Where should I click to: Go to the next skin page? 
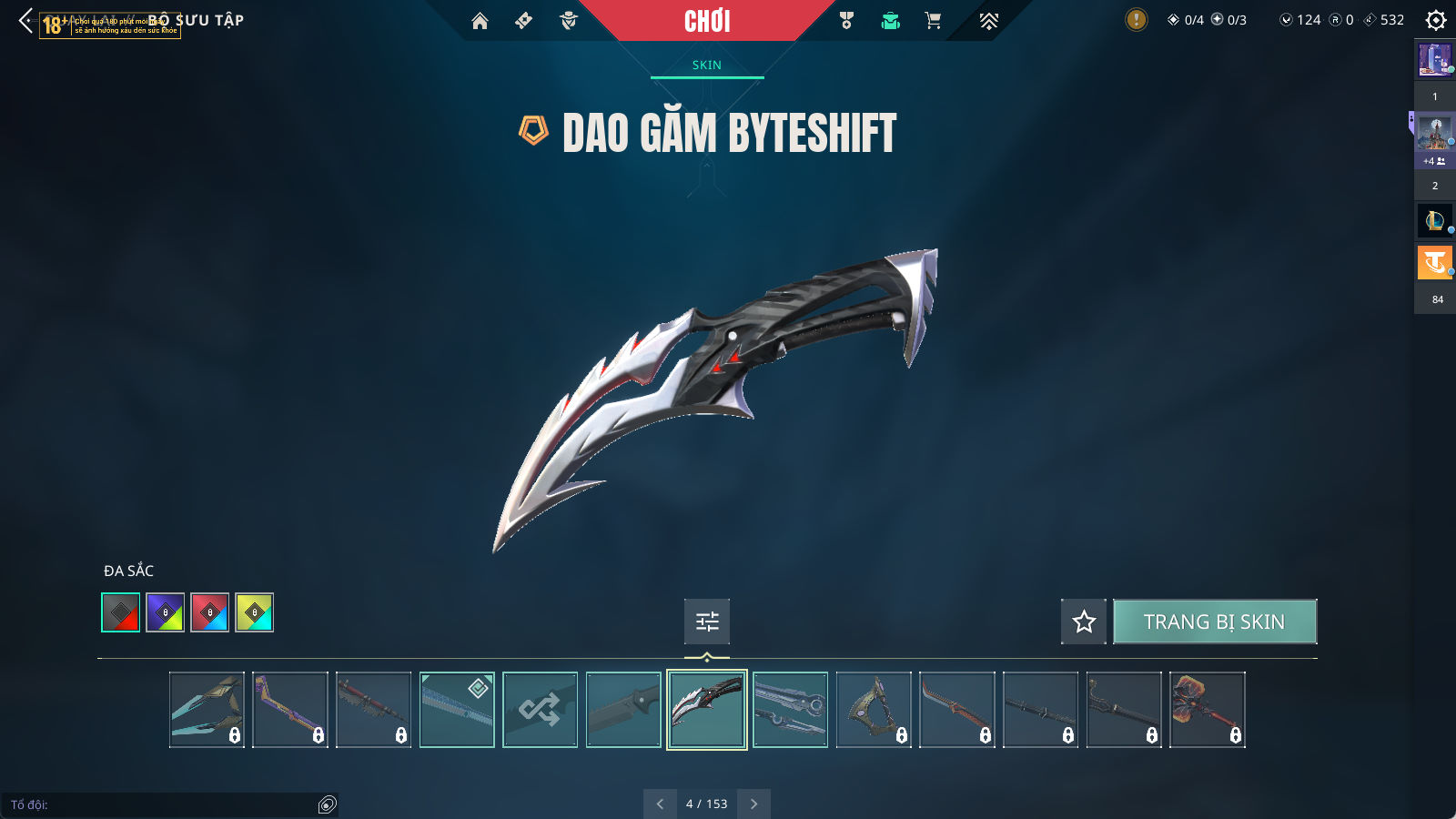[753, 804]
